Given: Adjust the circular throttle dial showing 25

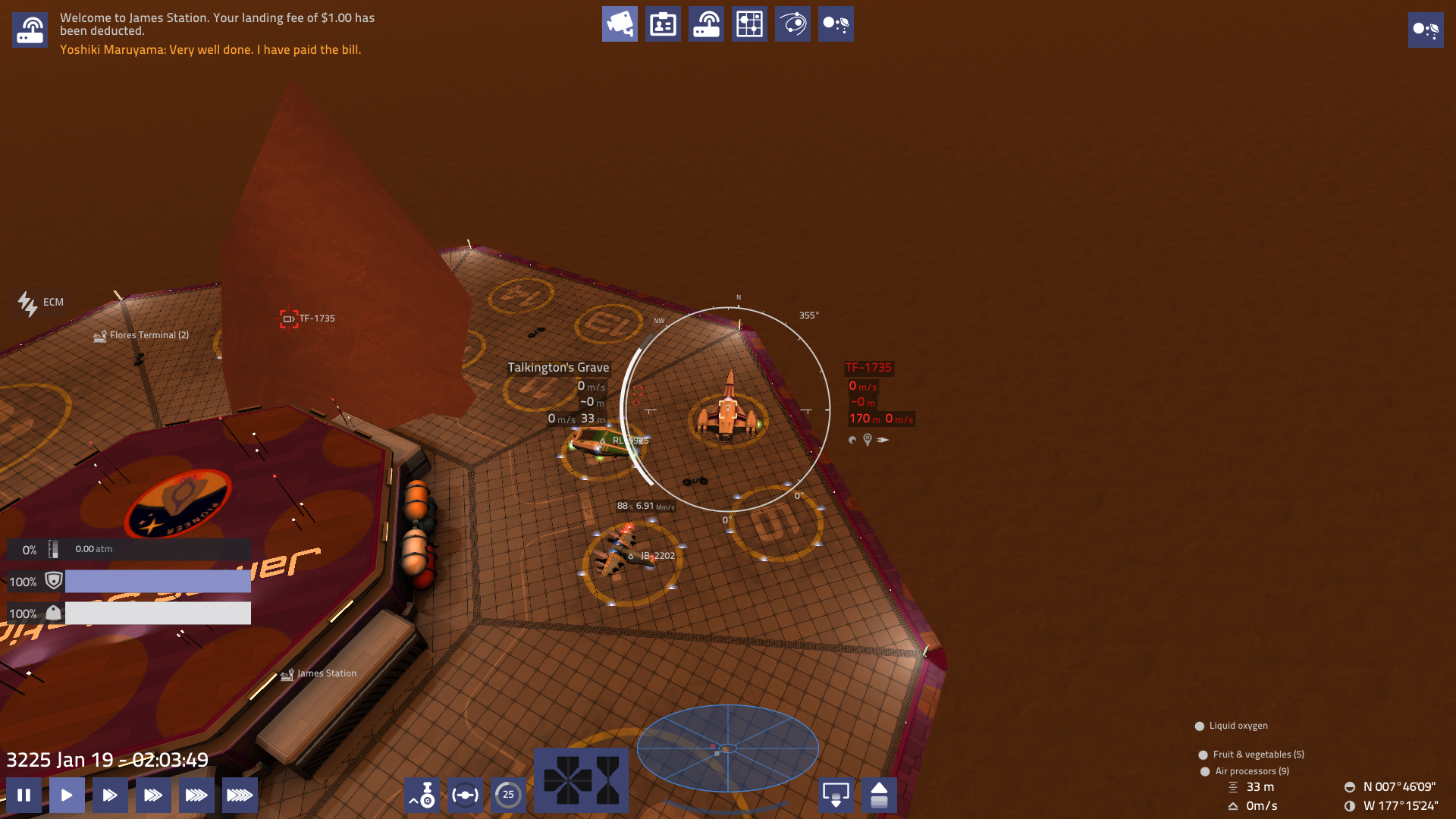Looking at the screenshot, I should click(508, 795).
